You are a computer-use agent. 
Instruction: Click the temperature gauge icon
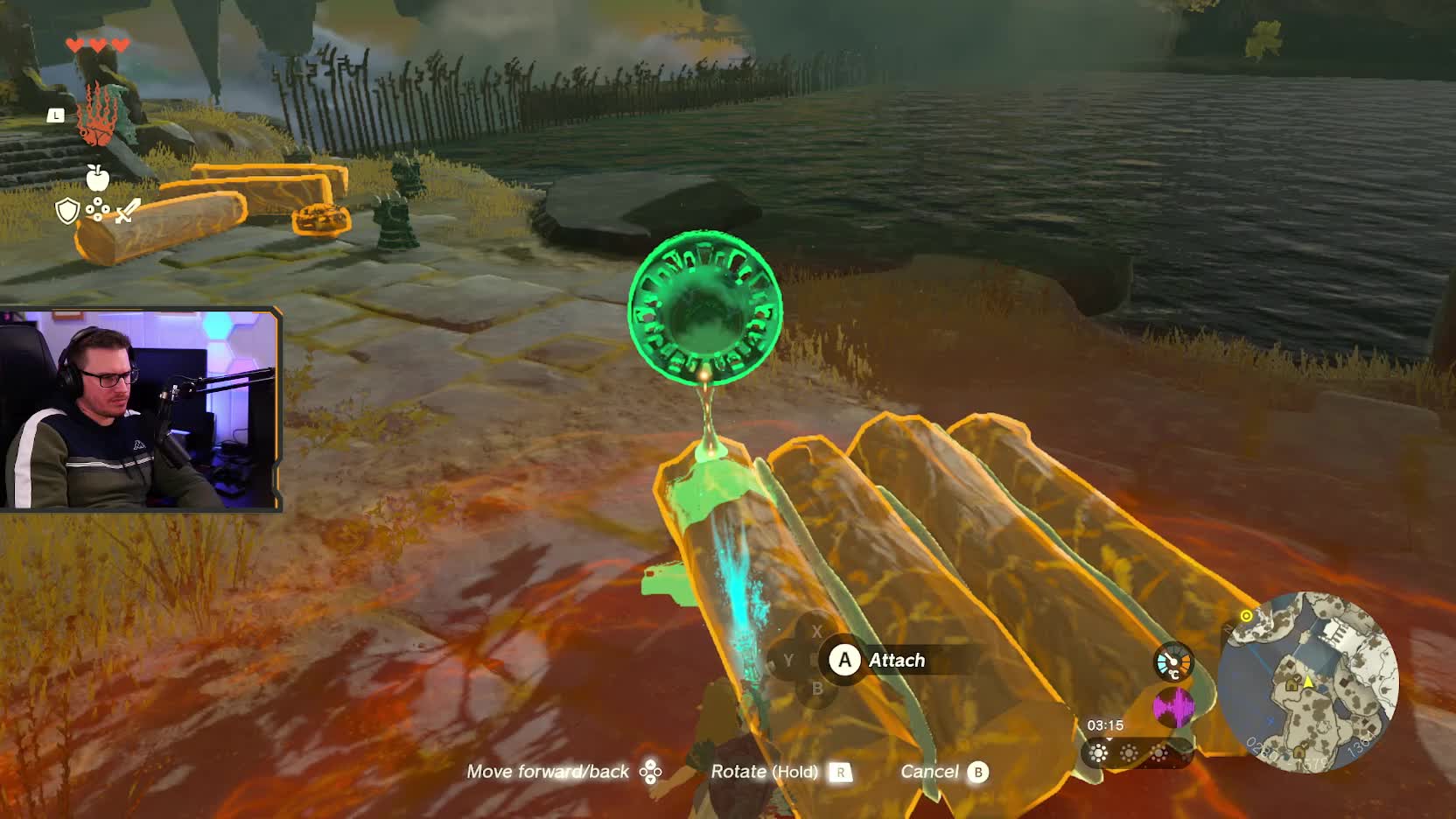point(1172,661)
